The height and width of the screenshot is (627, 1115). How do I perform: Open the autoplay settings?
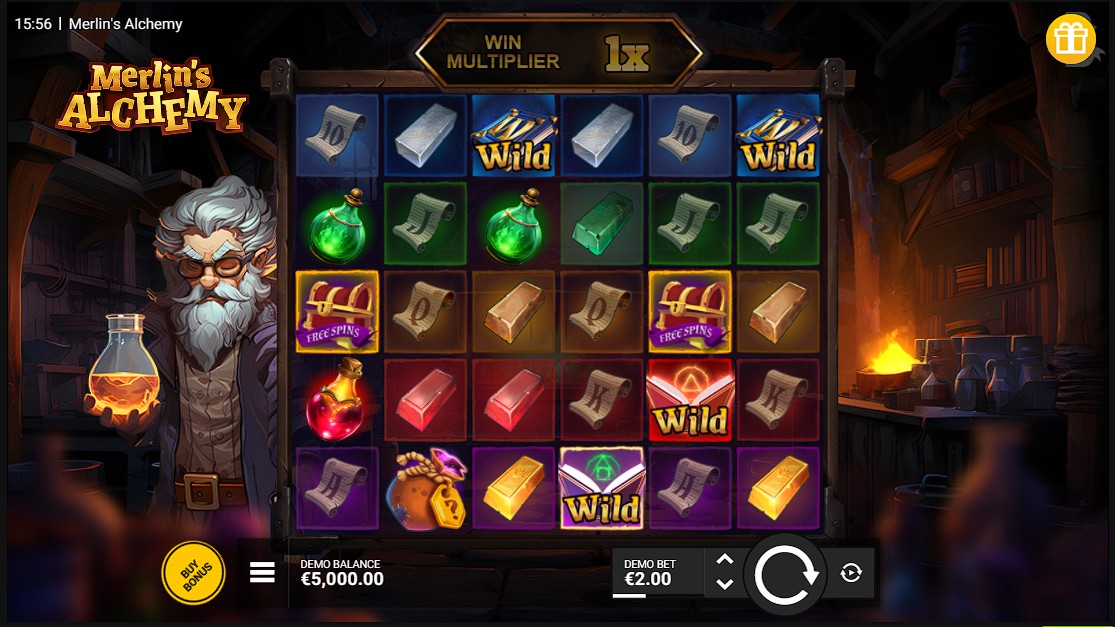(851, 573)
